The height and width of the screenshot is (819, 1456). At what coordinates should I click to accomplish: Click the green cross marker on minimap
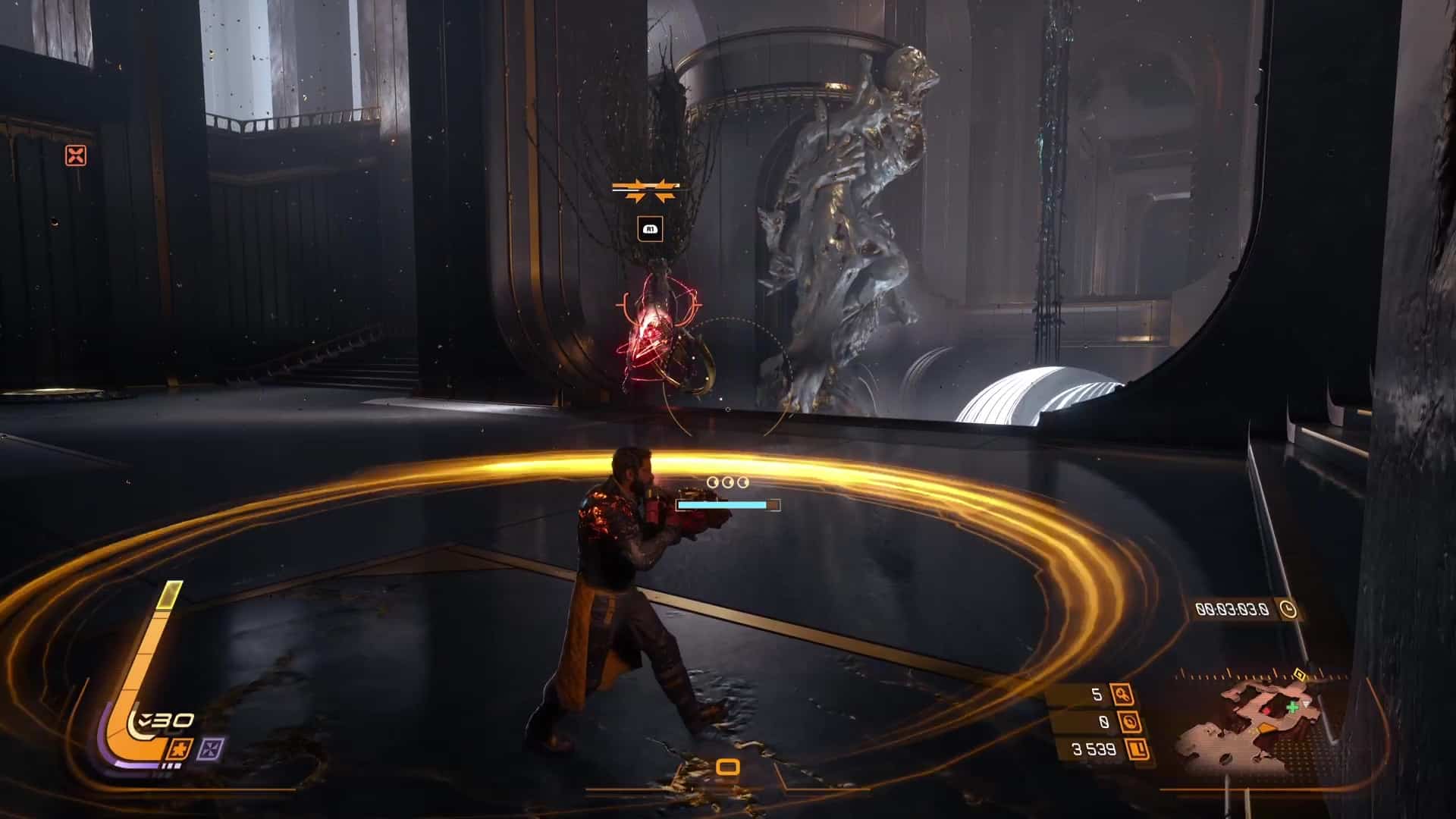[1293, 707]
